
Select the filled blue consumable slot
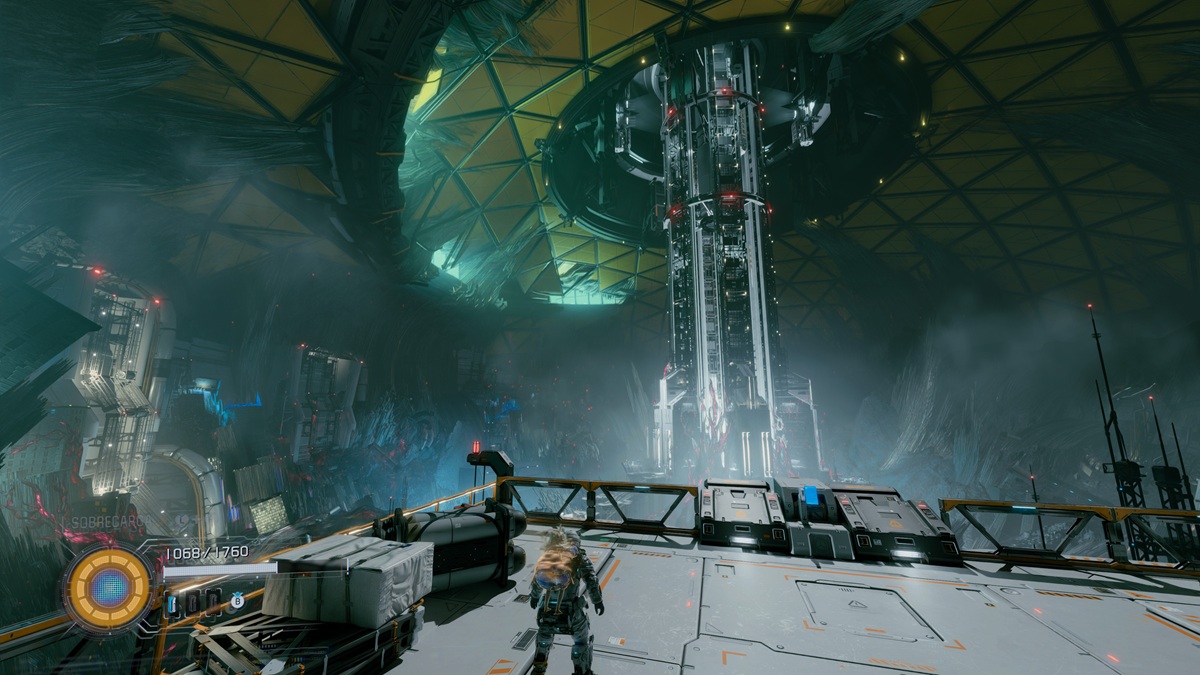click(171, 604)
